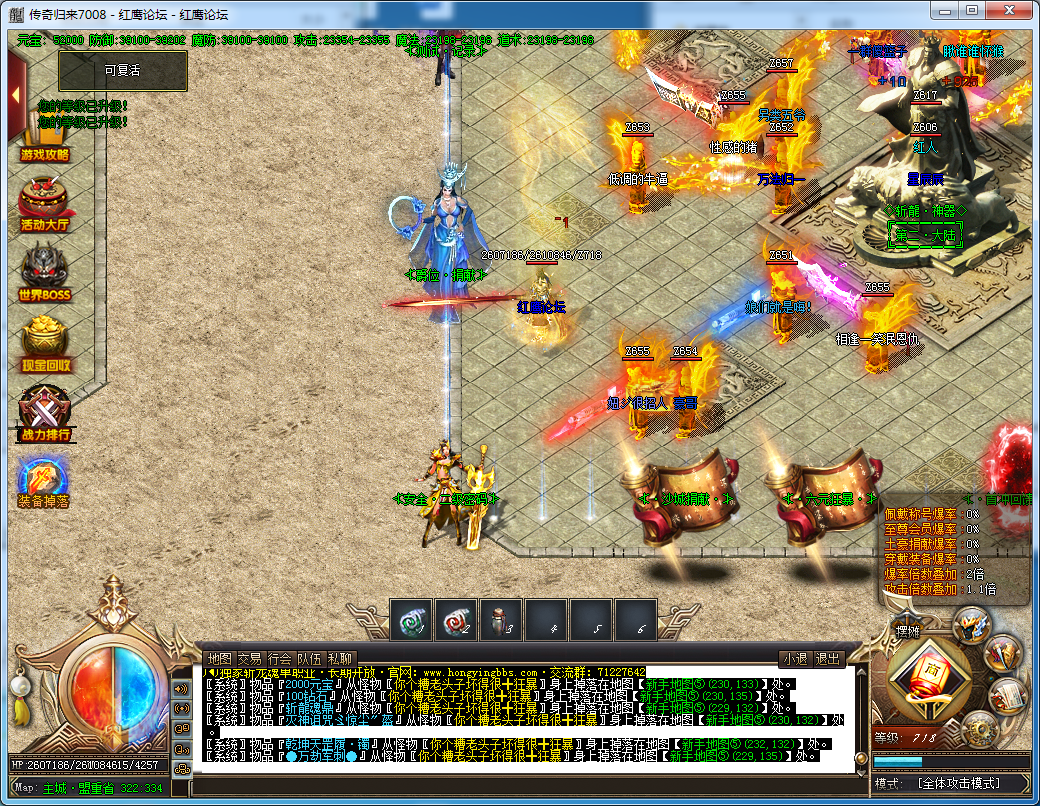
Task: Click the 可复活 revive button
Action: (x=122, y=71)
